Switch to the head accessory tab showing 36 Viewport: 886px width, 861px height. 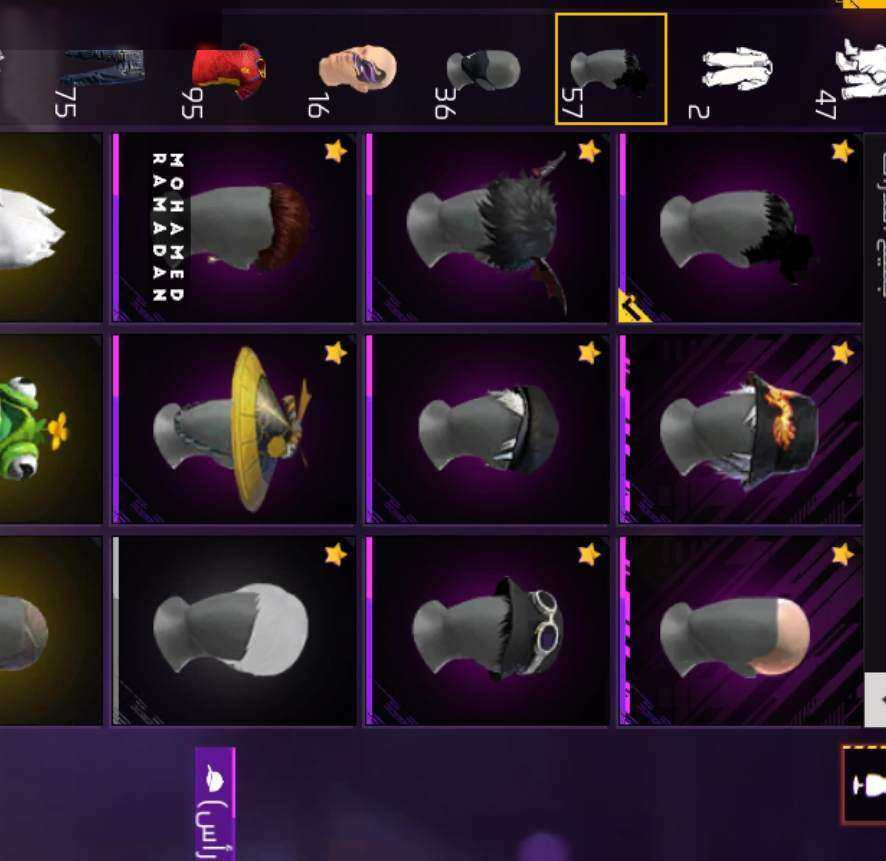click(x=482, y=70)
